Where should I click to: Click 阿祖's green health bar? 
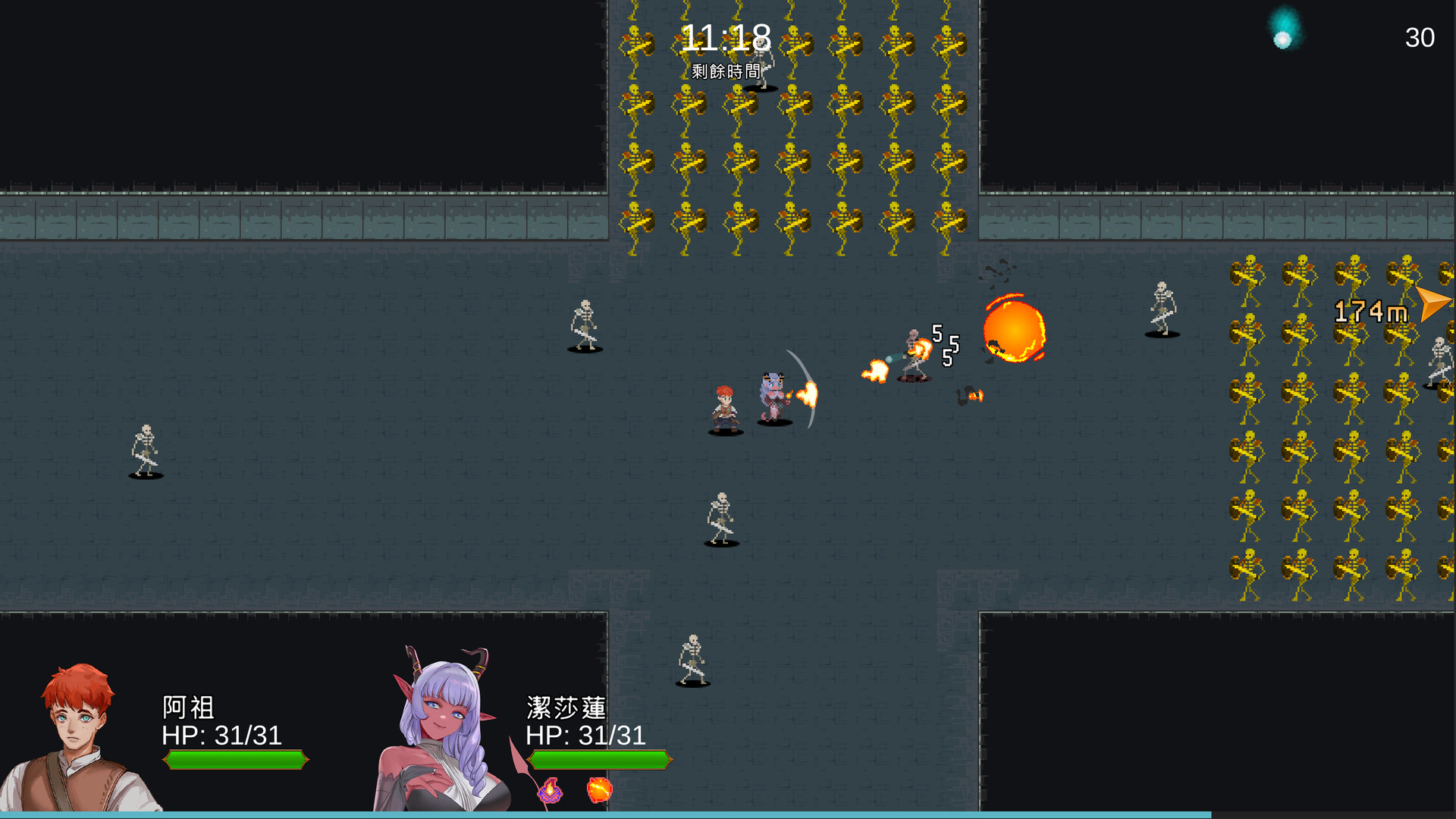(235, 760)
